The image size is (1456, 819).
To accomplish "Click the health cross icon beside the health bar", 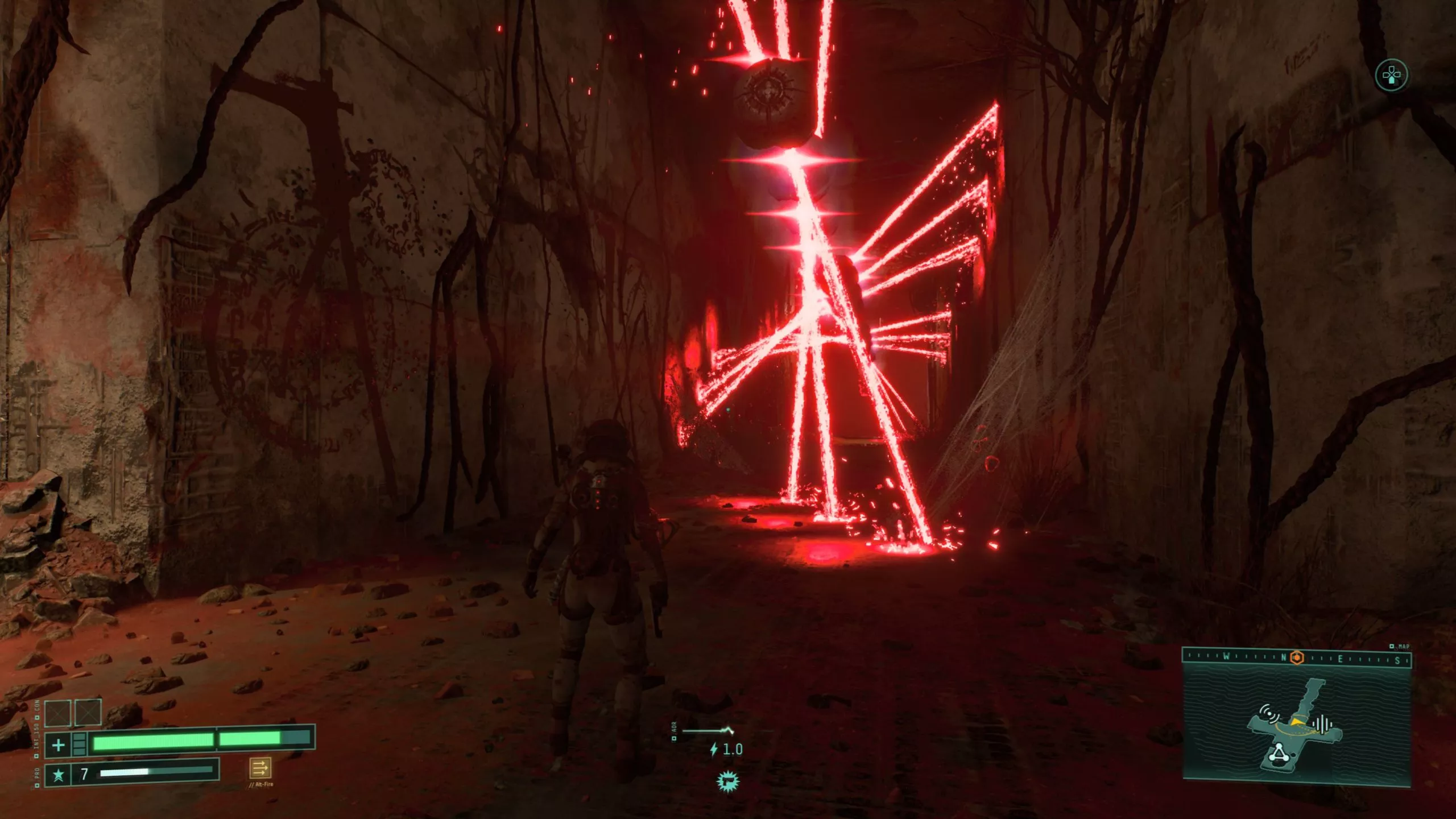I will [x=58, y=744].
